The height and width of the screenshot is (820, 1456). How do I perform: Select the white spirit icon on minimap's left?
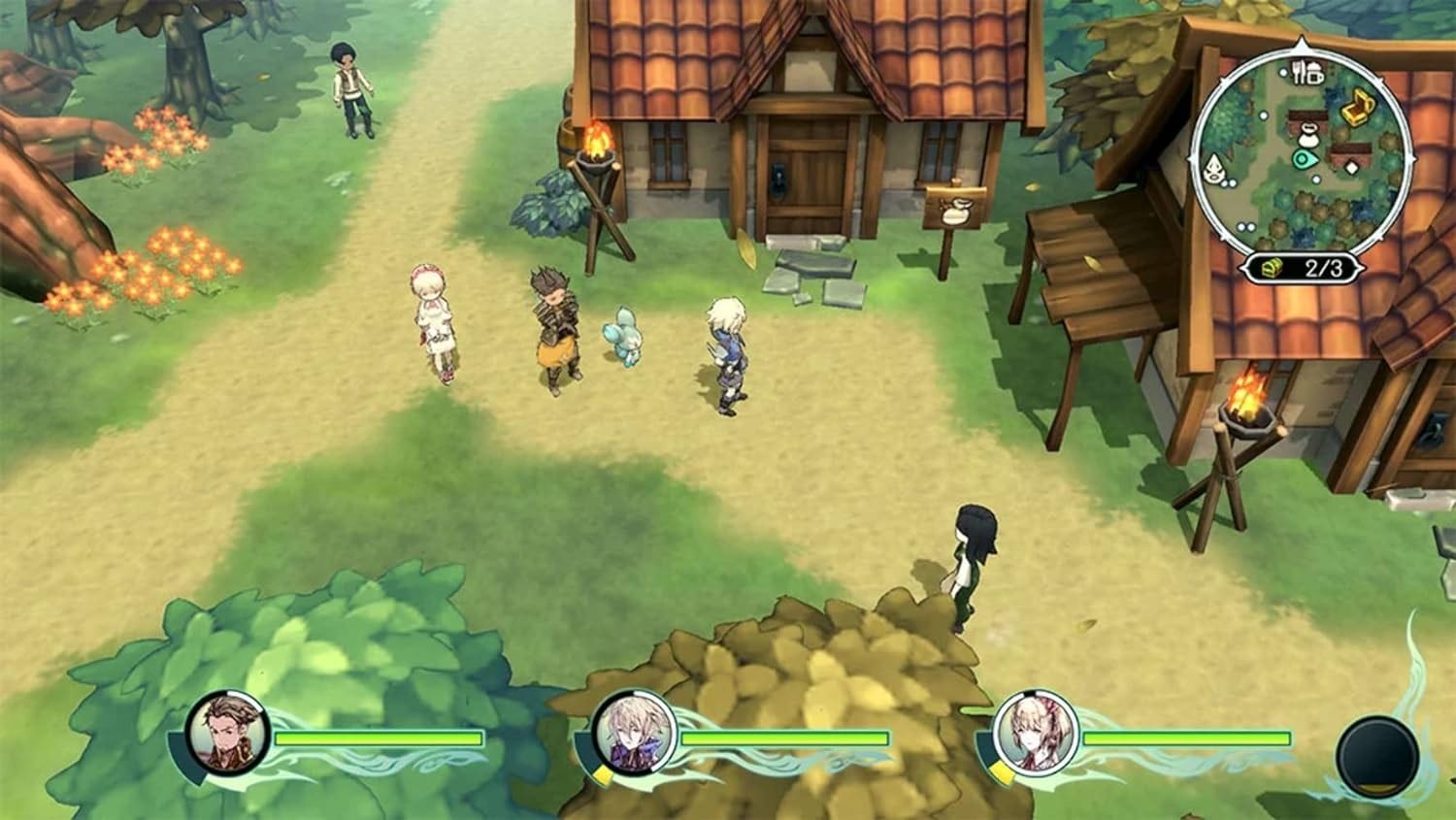tap(1213, 167)
